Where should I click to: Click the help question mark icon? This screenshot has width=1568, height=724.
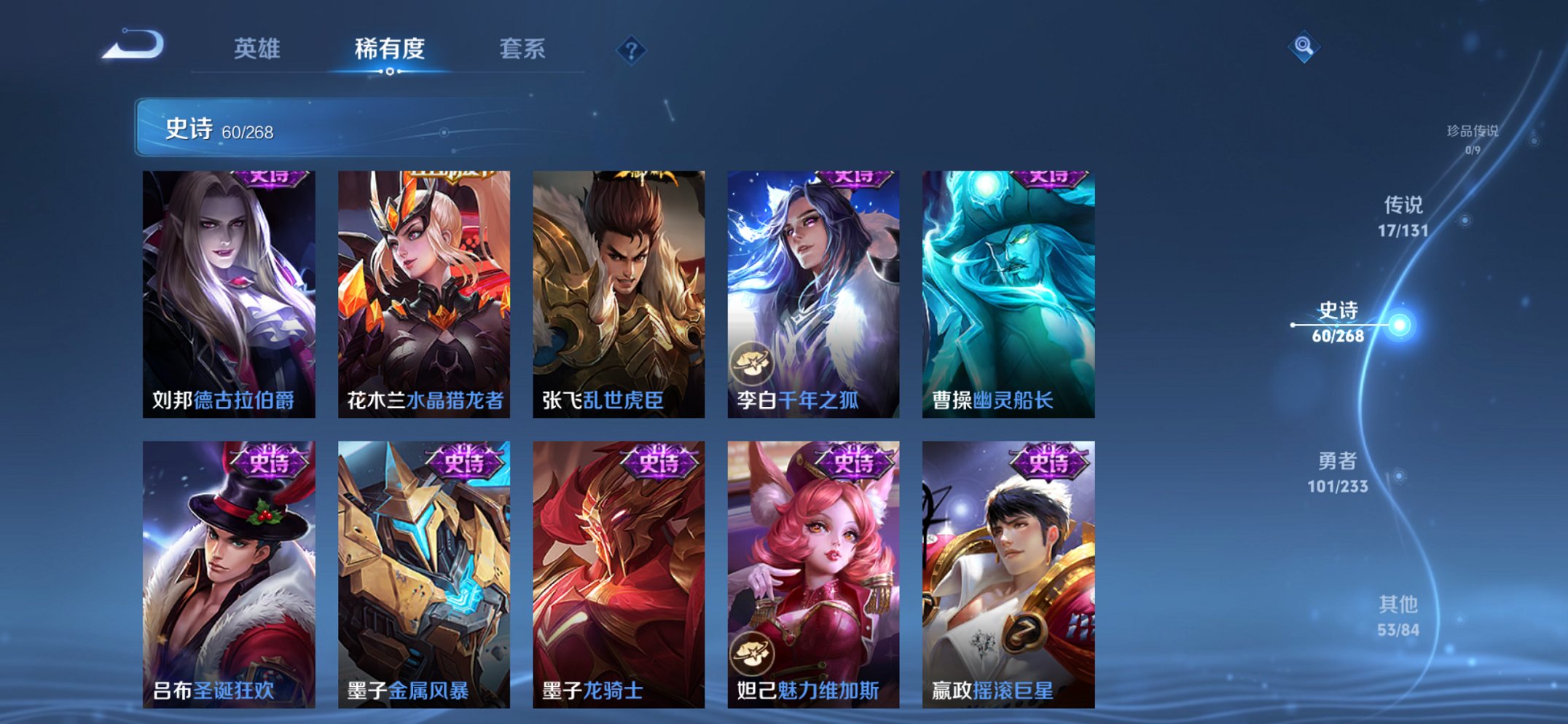pyautogui.click(x=632, y=50)
